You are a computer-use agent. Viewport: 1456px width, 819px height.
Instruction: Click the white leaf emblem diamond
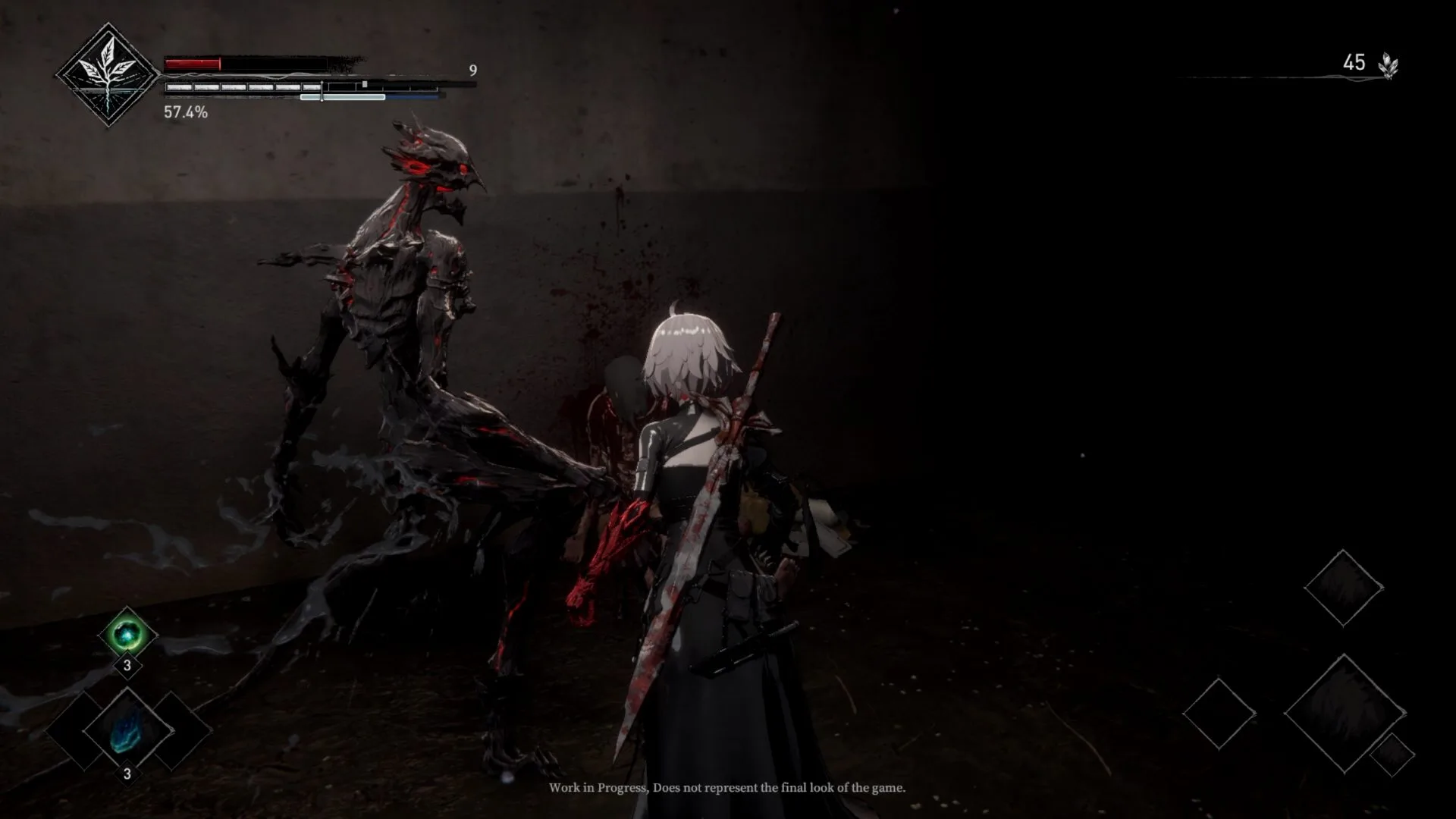pos(108,74)
